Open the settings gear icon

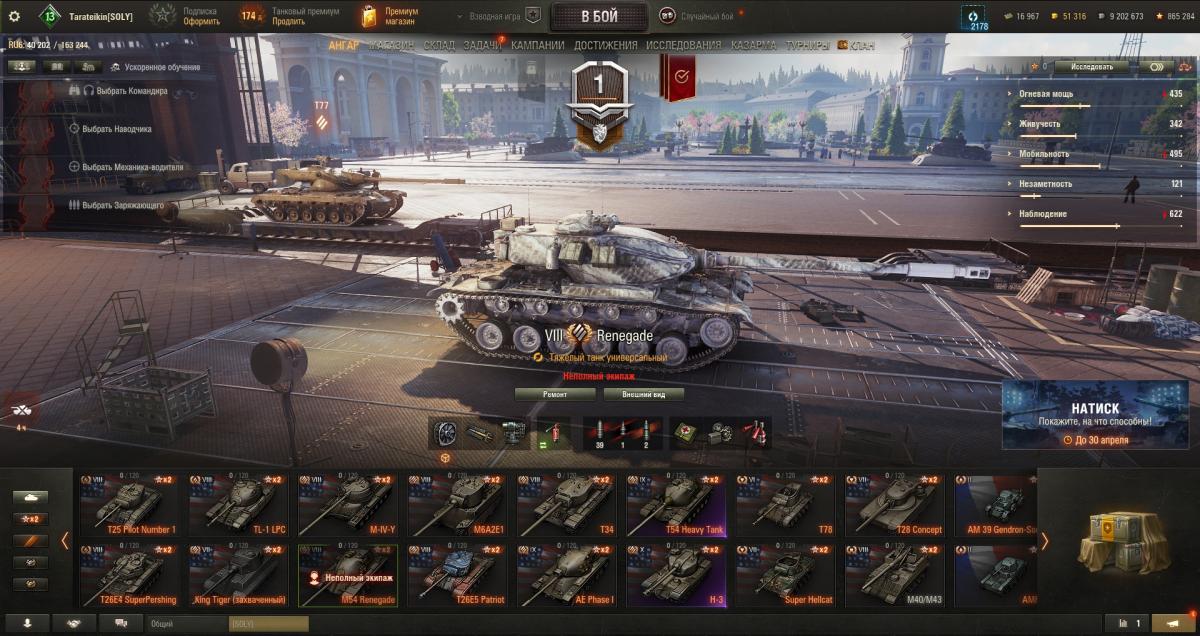point(14,16)
